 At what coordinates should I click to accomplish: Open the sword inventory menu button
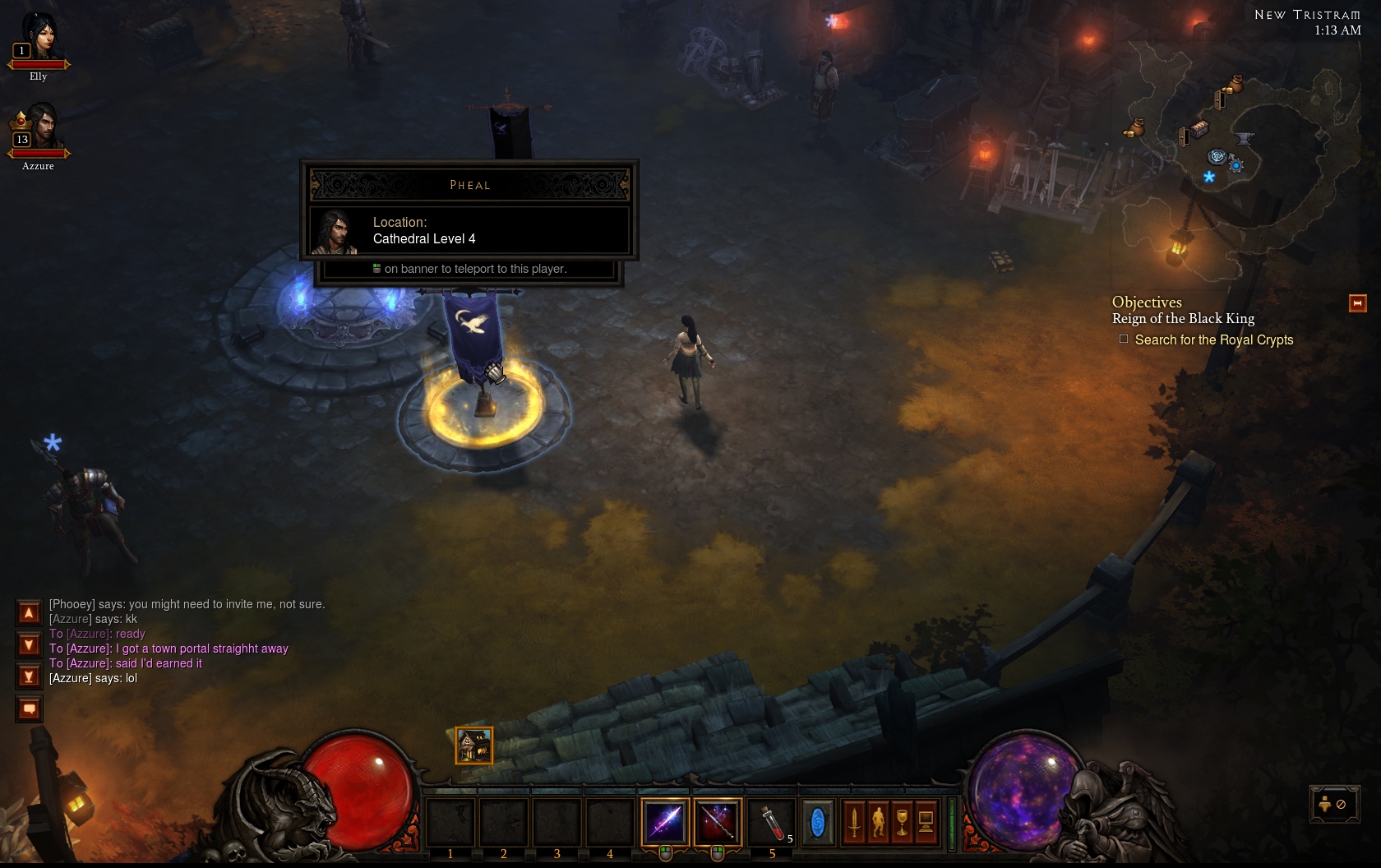click(854, 822)
